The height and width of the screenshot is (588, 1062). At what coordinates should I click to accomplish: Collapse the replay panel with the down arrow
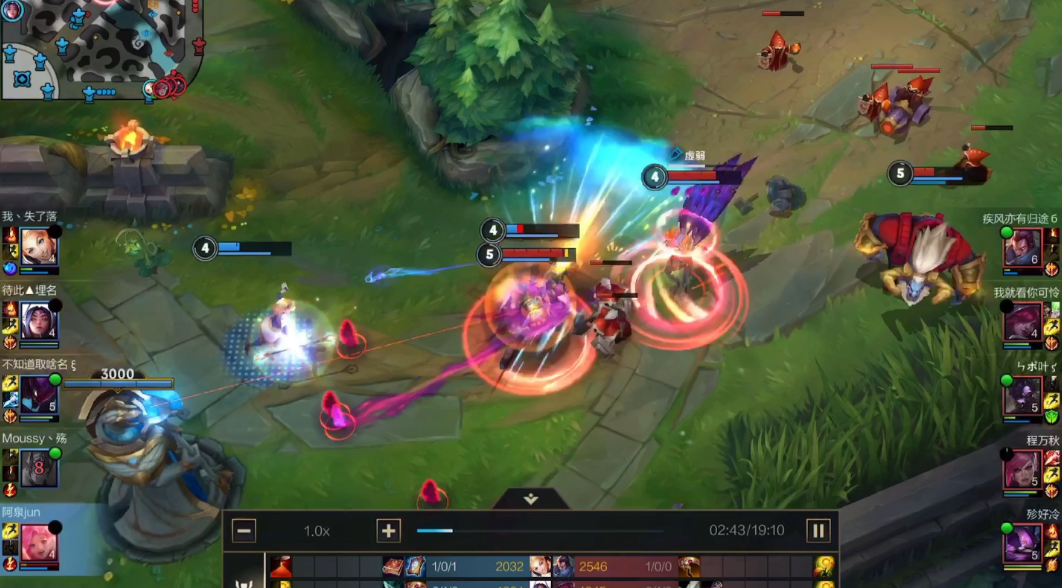(x=531, y=498)
